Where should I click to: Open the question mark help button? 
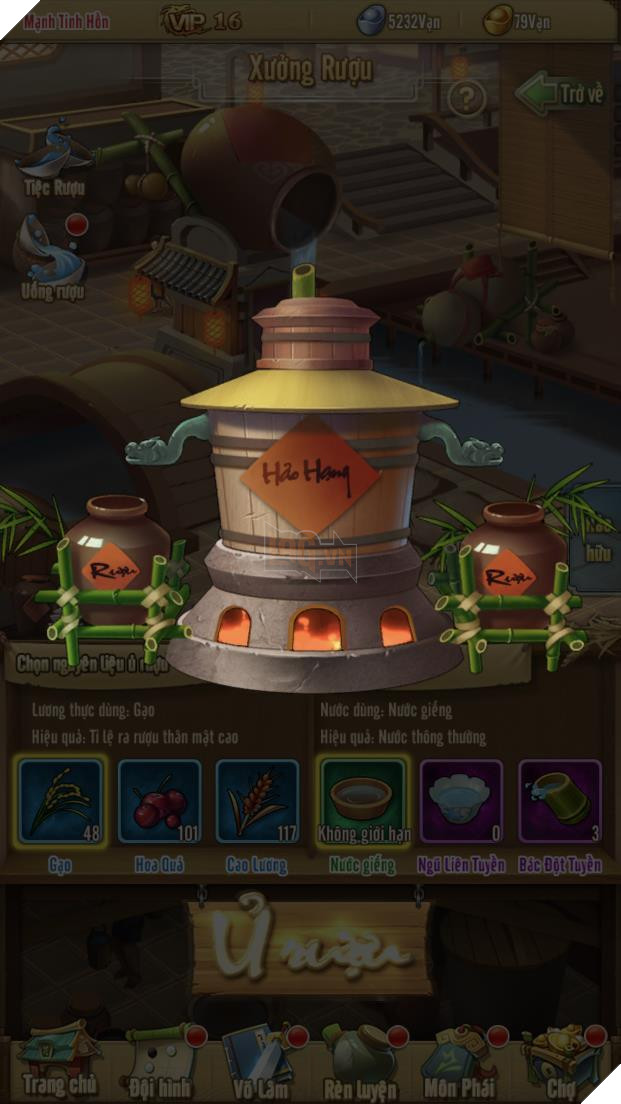click(x=466, y=98)
